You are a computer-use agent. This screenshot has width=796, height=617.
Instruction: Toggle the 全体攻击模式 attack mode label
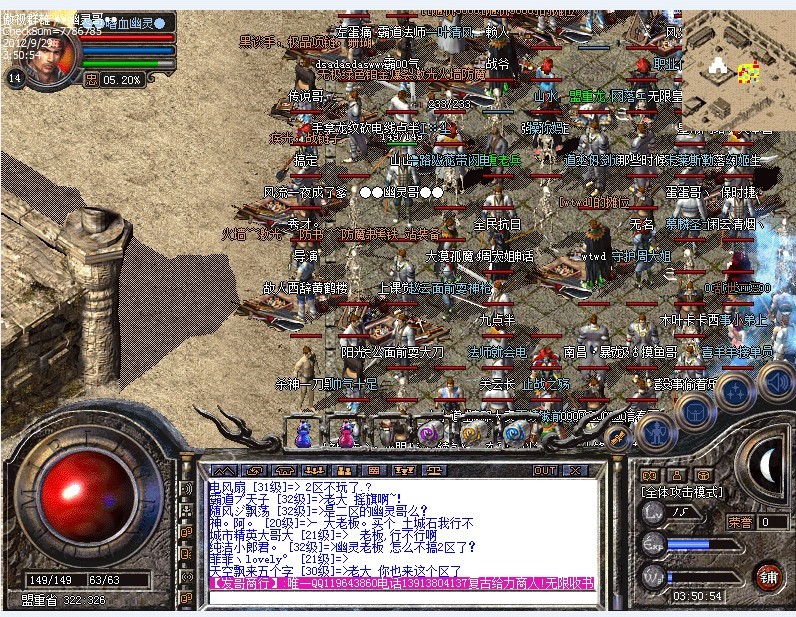681,493
